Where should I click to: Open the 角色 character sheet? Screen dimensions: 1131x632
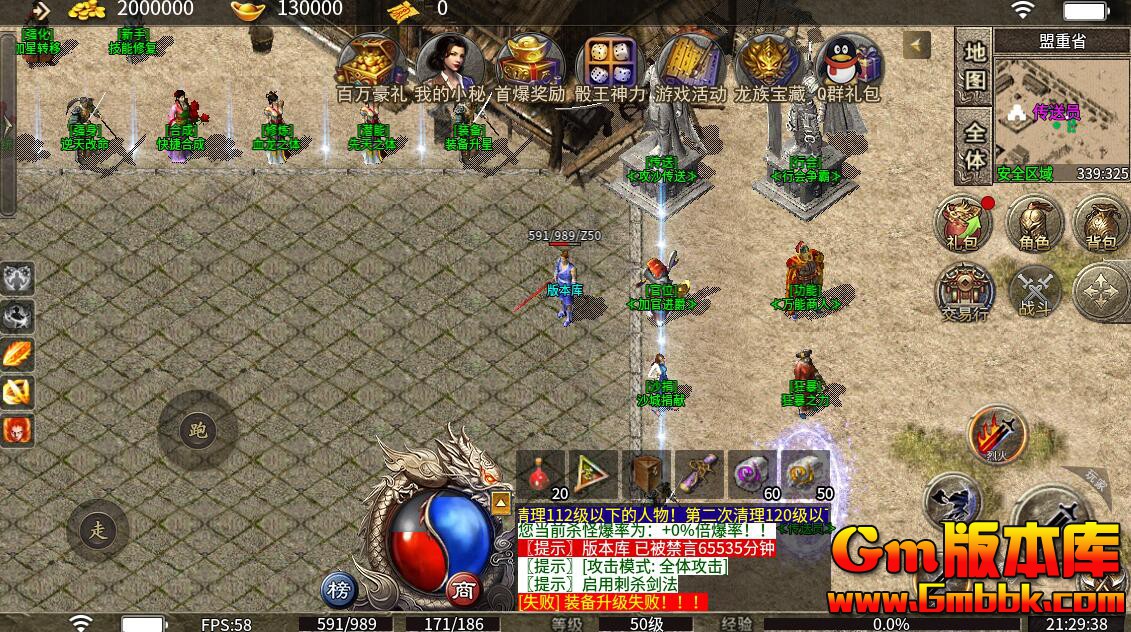pyautogui.click(x=1034, y=222)
